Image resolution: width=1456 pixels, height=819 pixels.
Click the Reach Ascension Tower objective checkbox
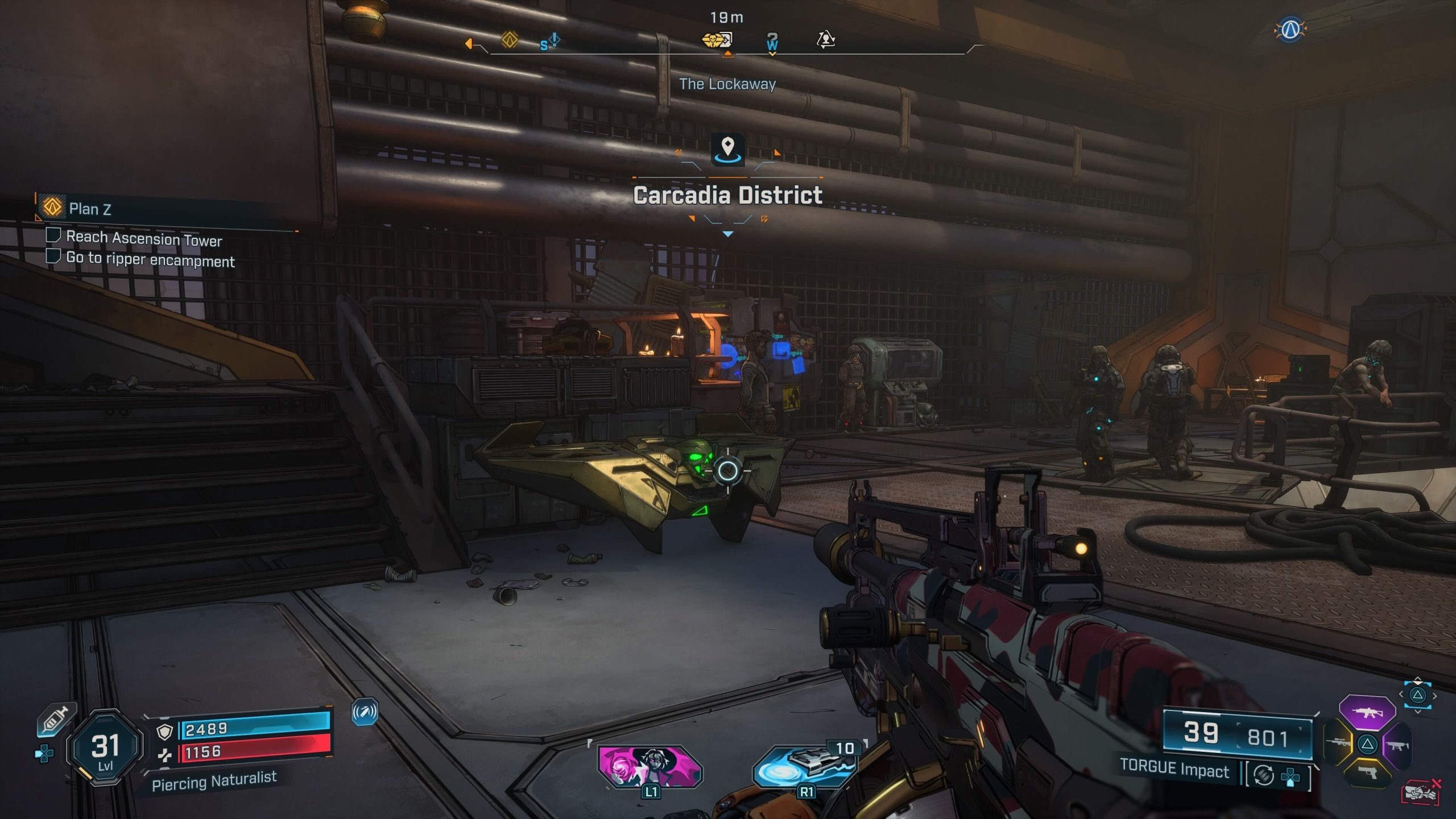53,235
